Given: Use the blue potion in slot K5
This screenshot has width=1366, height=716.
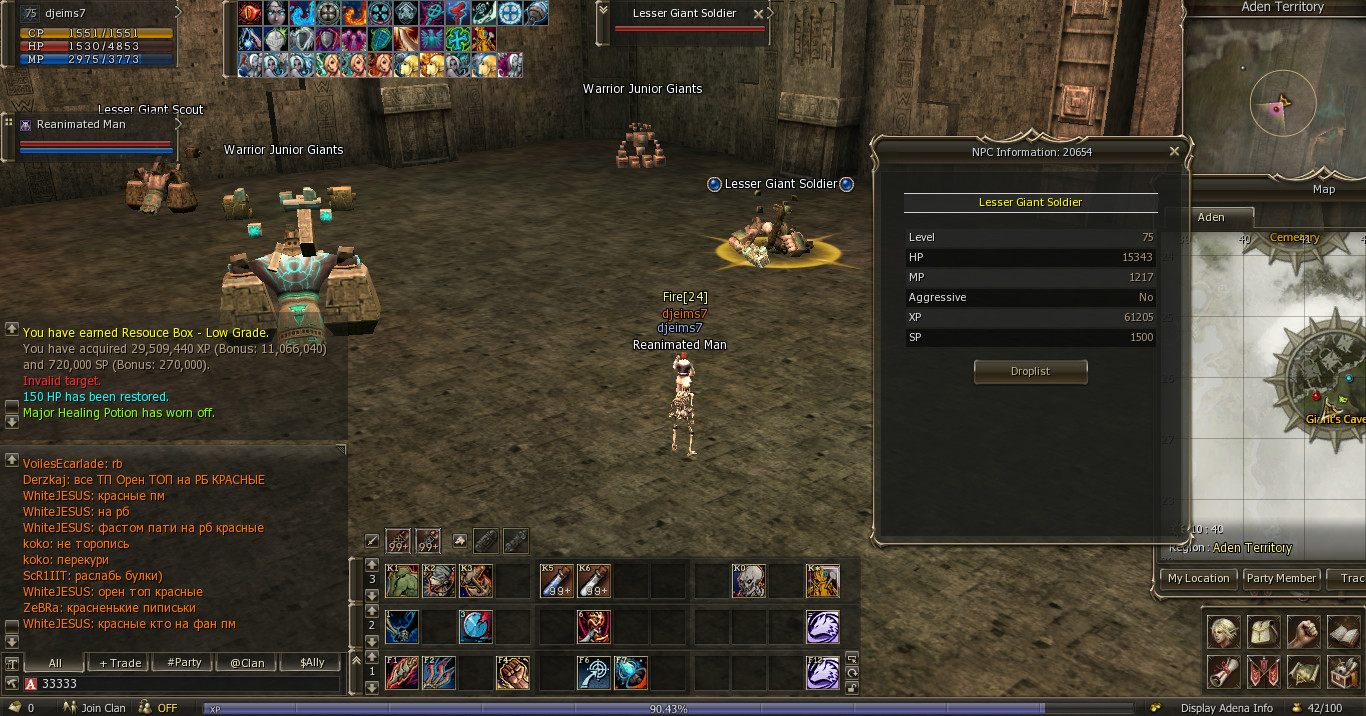Looking at the screenshot, I should [x=556, y=581].
